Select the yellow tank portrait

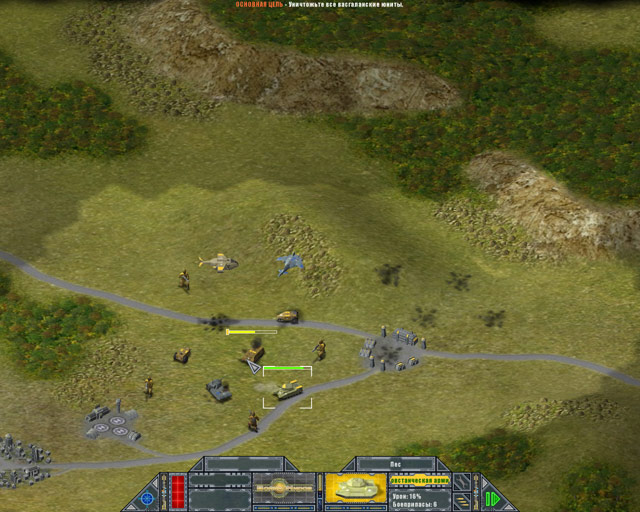click(356, 488)
